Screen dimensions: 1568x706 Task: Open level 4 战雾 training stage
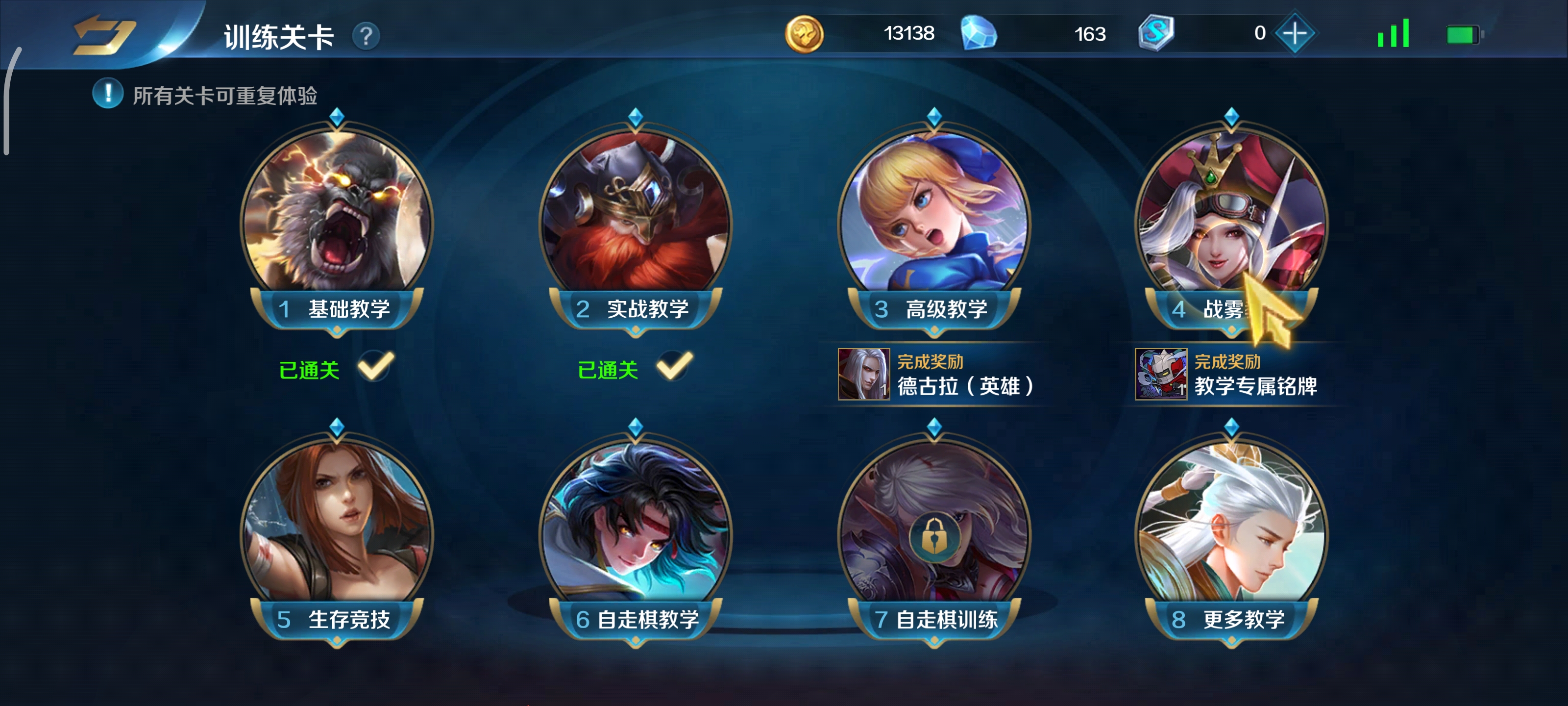(x=1231, y=219)
